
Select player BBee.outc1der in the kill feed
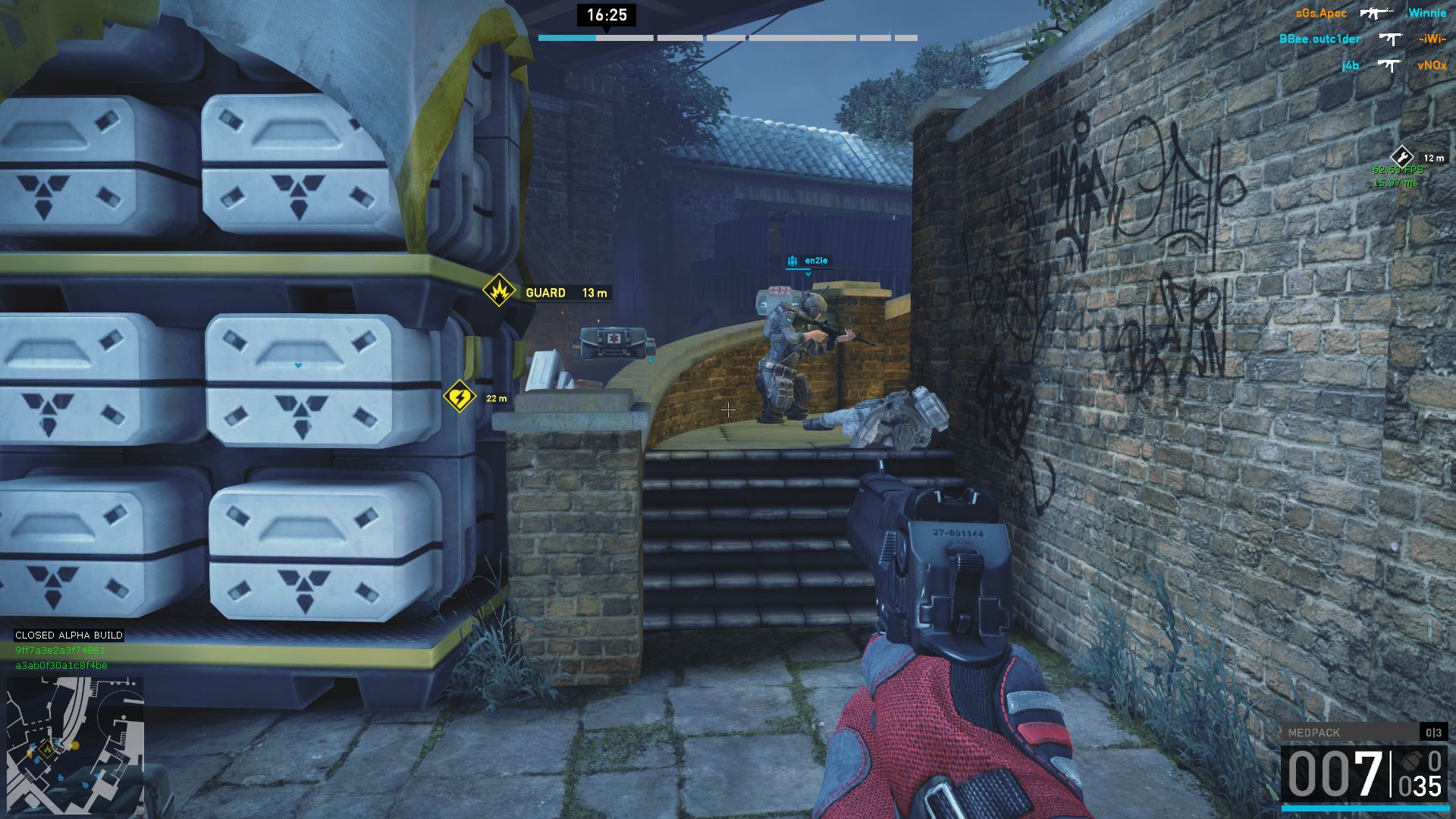click(x=1319, y=39)
